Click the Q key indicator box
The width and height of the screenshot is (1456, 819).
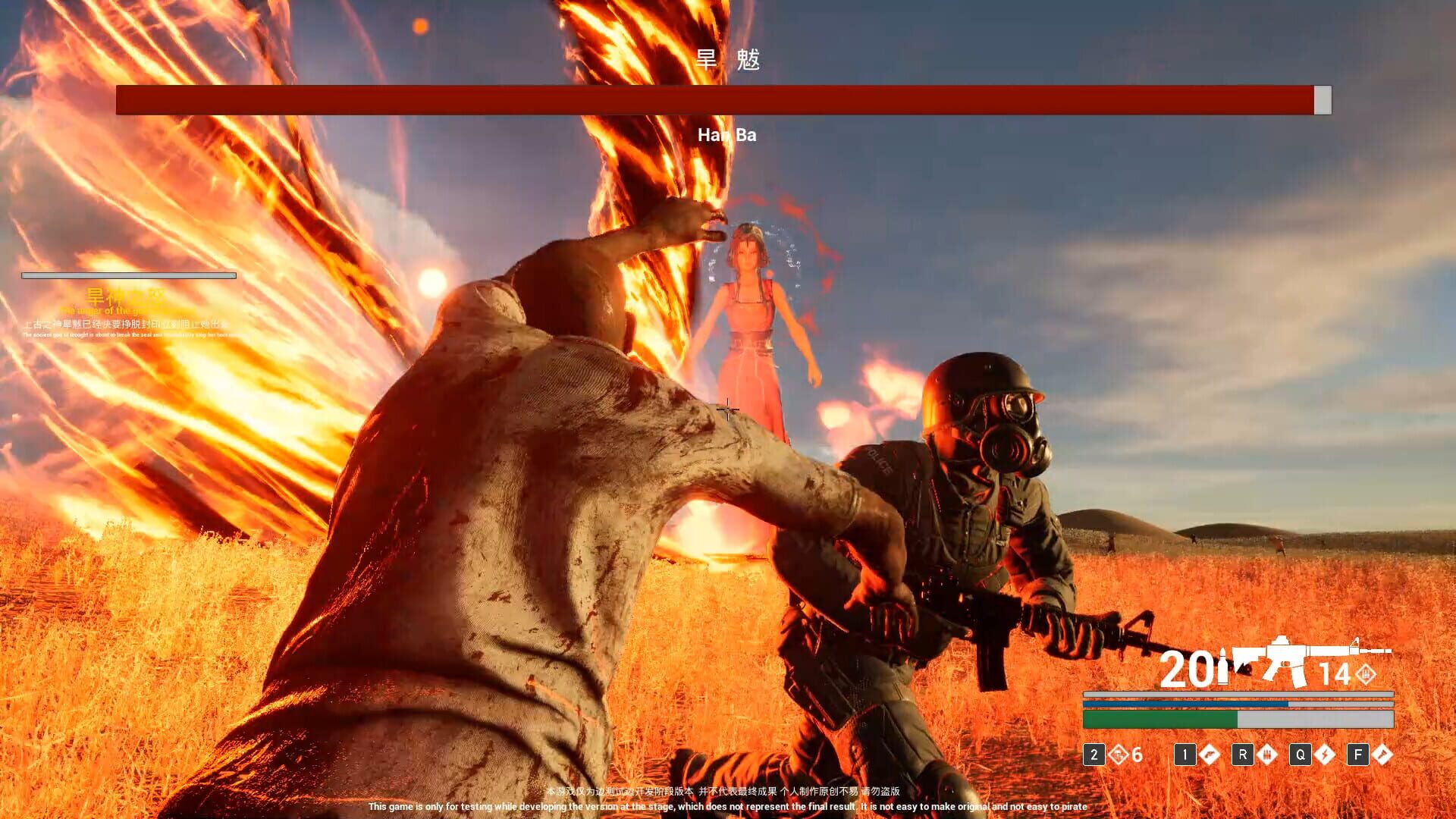(1300, 756)
